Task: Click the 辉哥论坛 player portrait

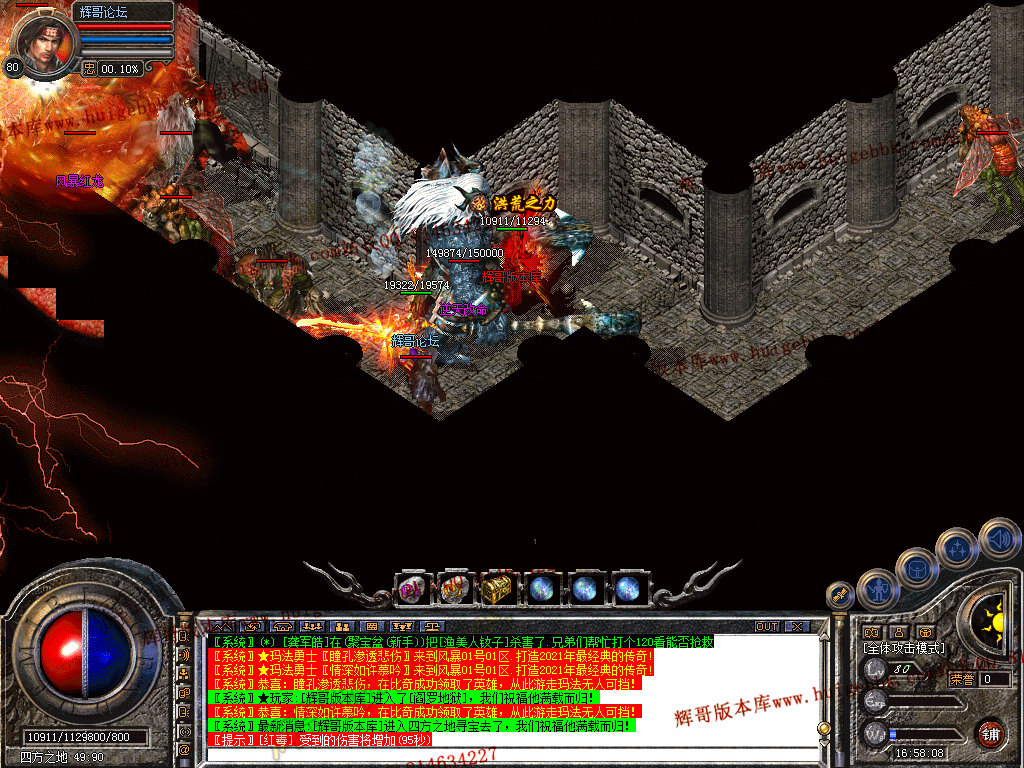Action: click(x=44, y=40)
